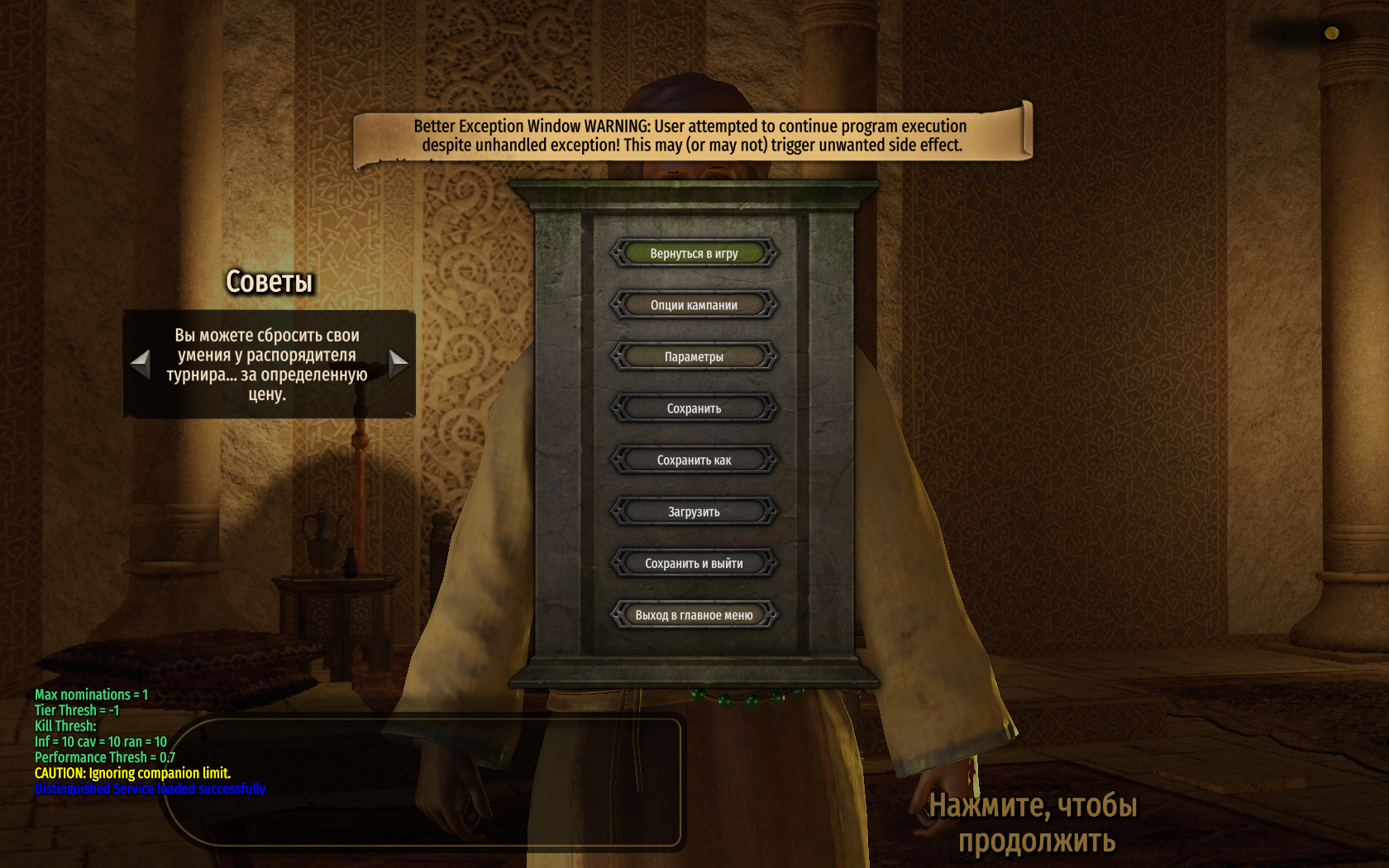Select the Сохранить как option
The width and height of the screenshot is (1389, 868).
[694, 460]
